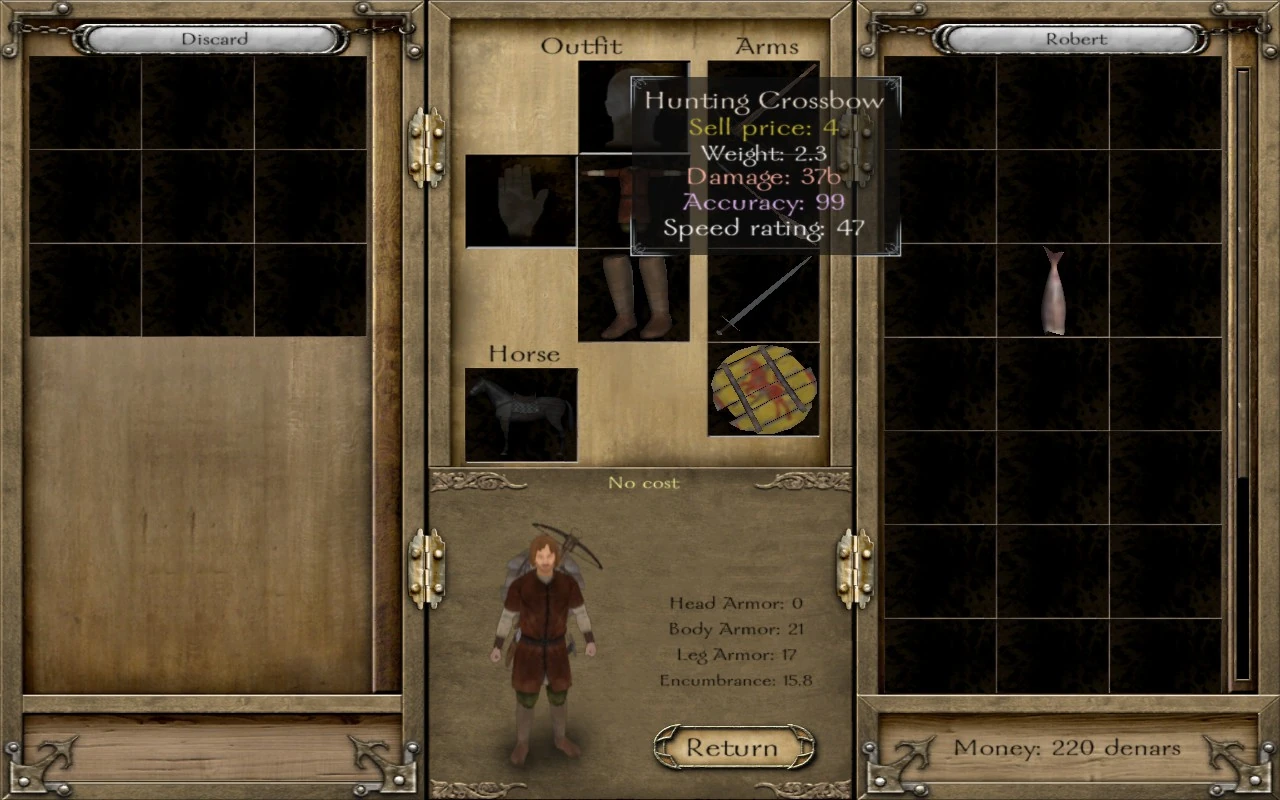The width and height of the screenshot is (1280, 800).
Task: Click the No cost label
Action: (x=643, y=483)
